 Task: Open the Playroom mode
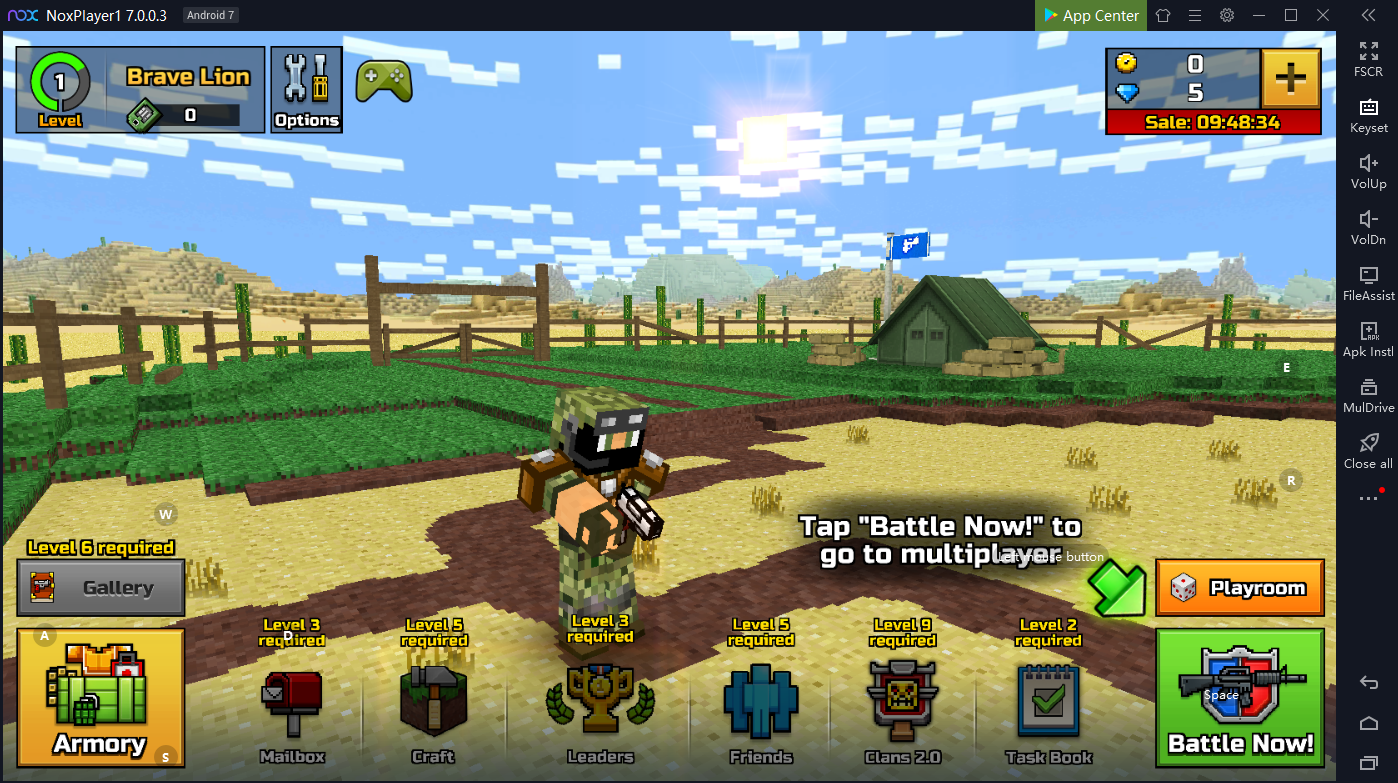tap(1240, 587)
